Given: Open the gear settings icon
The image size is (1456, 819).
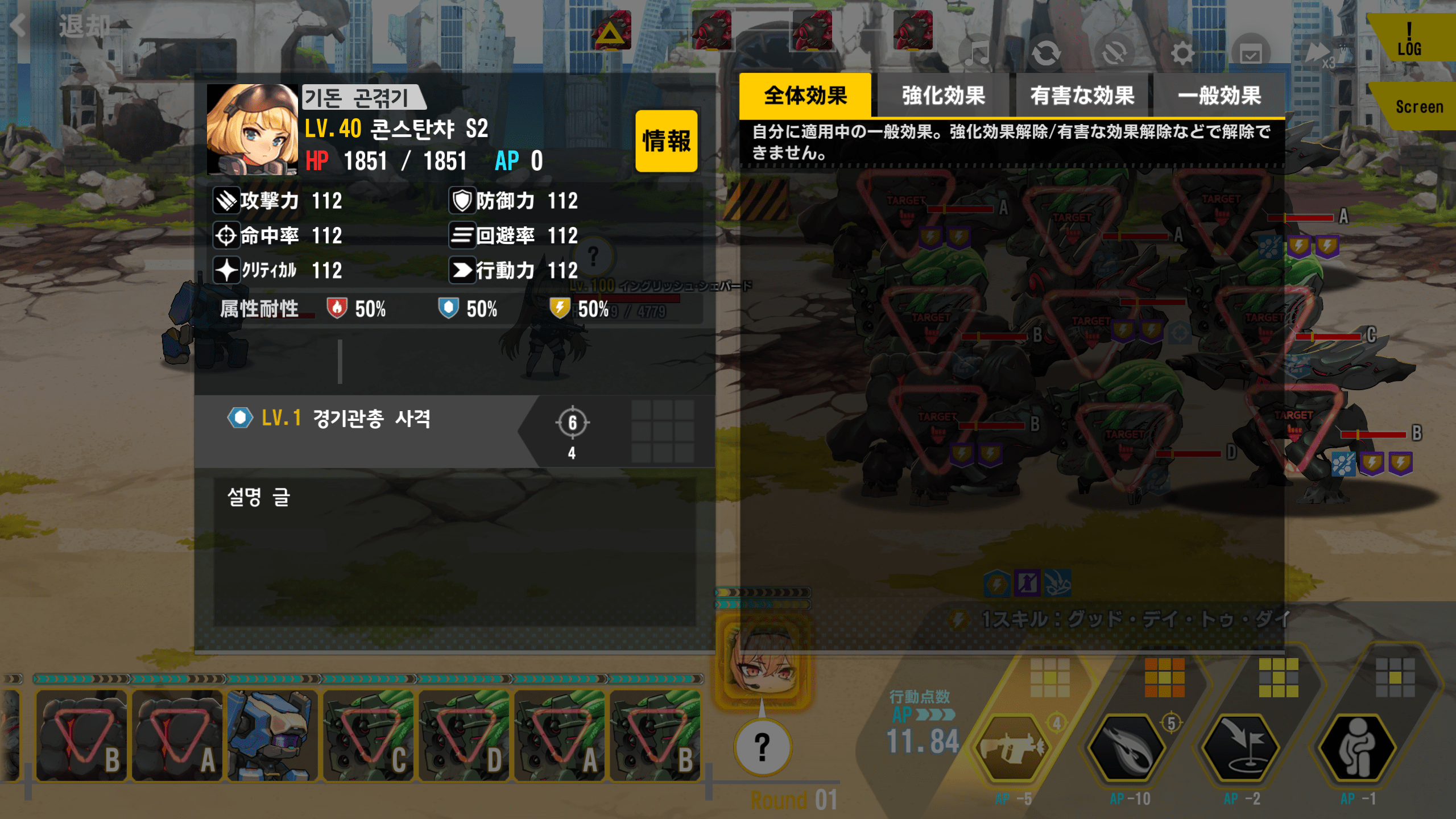Looking at the screenshot, I should pyautogui.click(x=1182, y=54).
